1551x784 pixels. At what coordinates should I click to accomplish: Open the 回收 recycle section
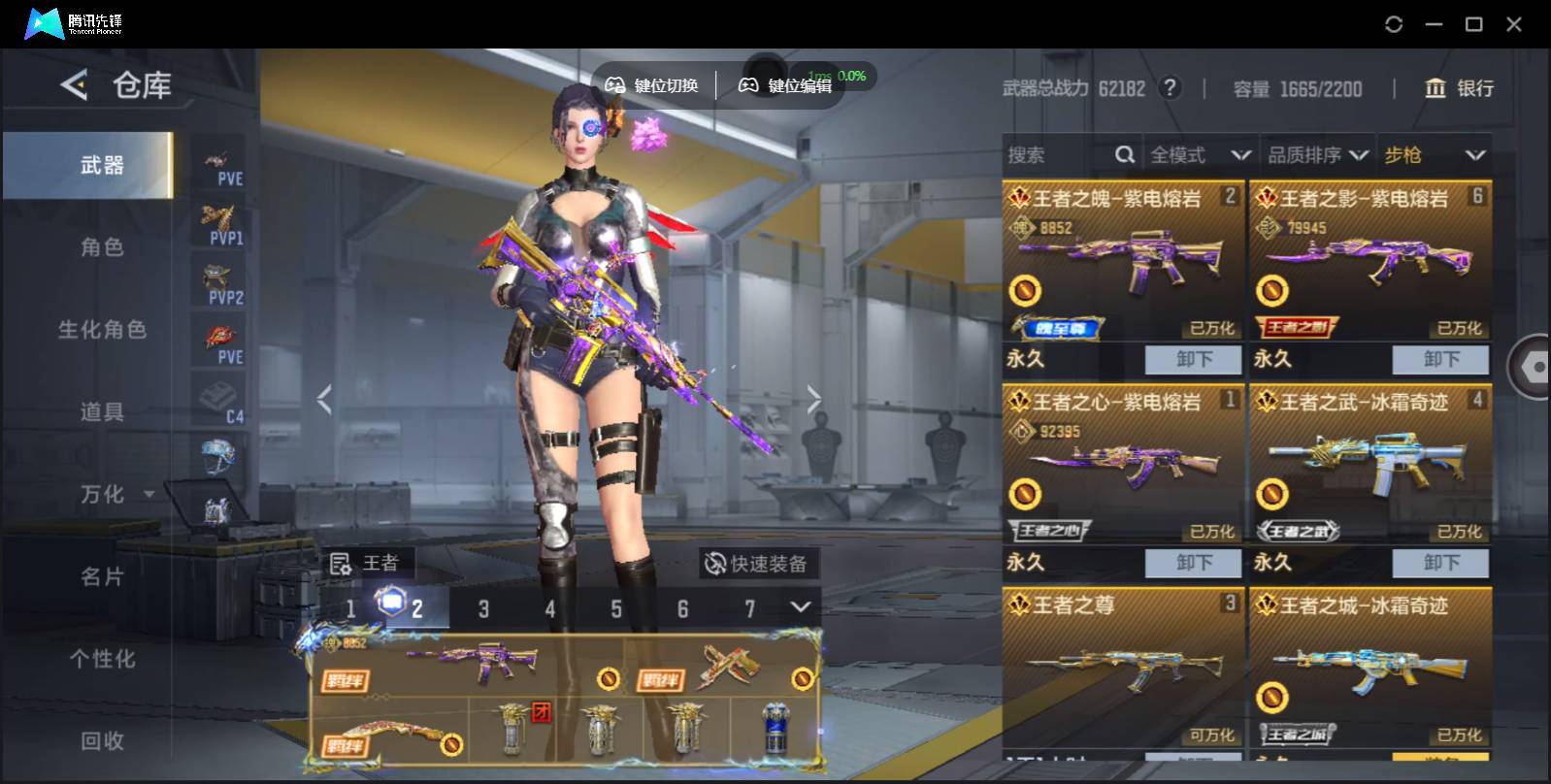[x=102, y=741]
